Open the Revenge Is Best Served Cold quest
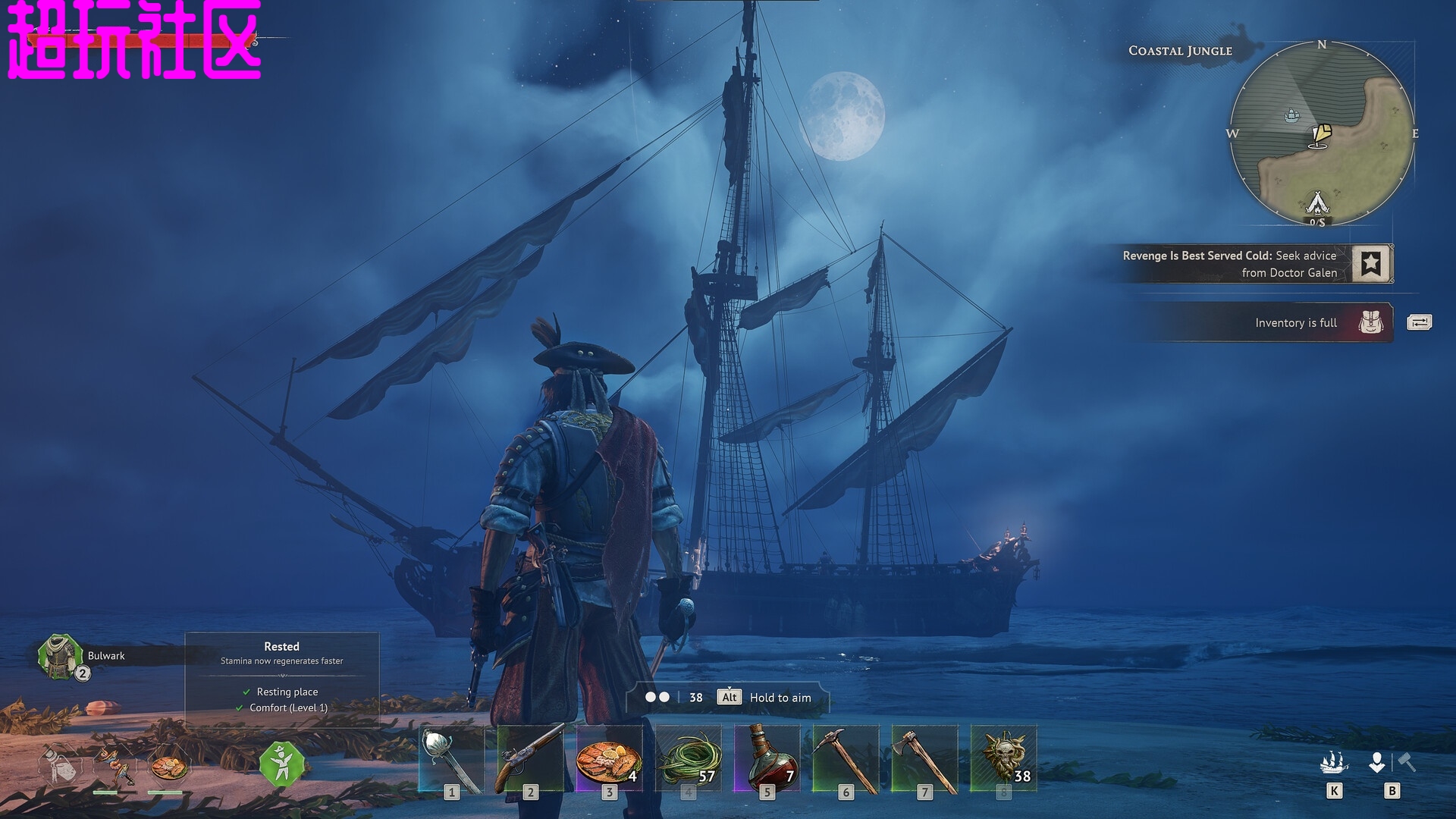Viewport: 1456px width, 819px height. 1229,264
